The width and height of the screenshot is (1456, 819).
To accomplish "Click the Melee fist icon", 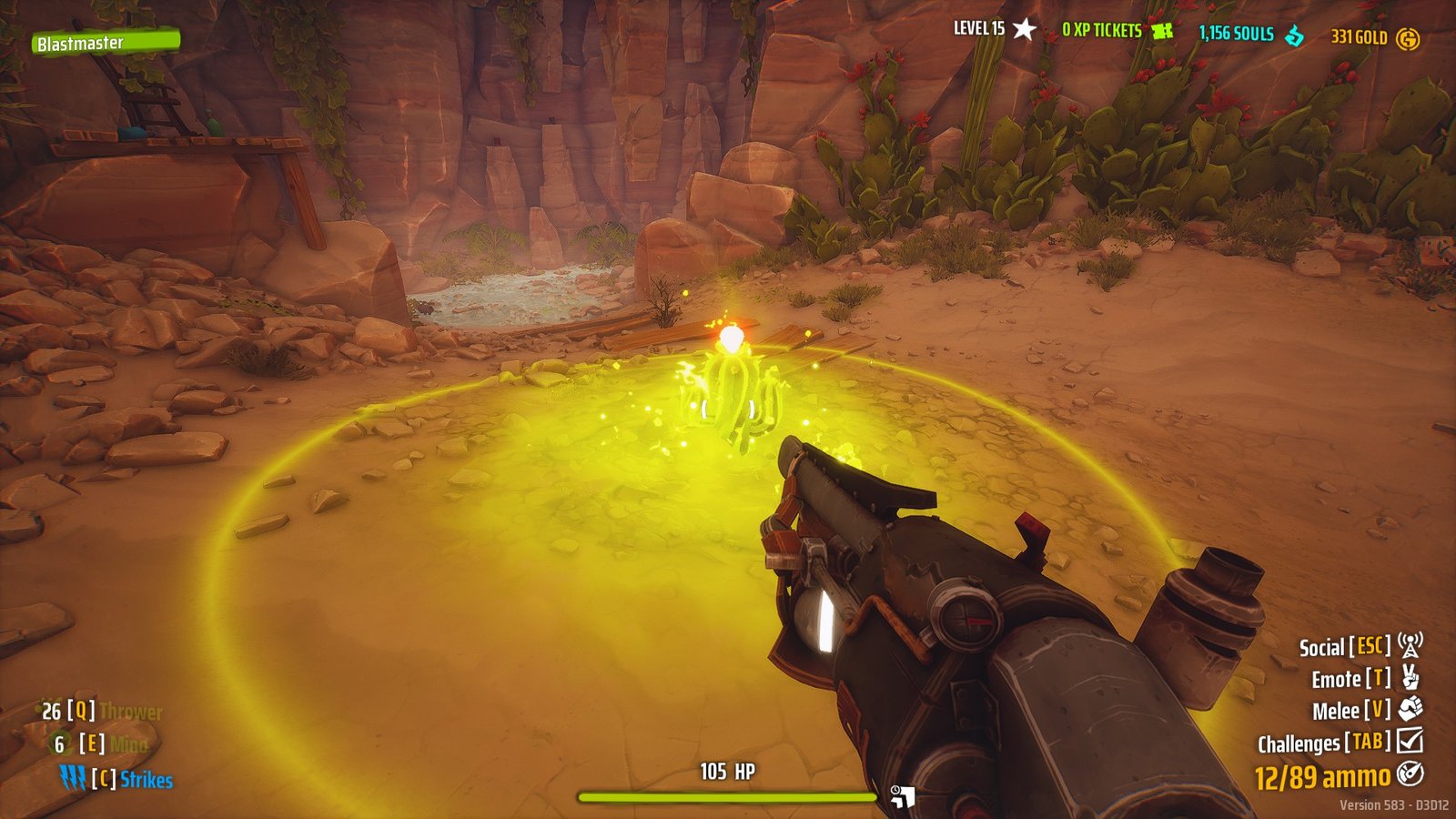I will click(1409, 709).
